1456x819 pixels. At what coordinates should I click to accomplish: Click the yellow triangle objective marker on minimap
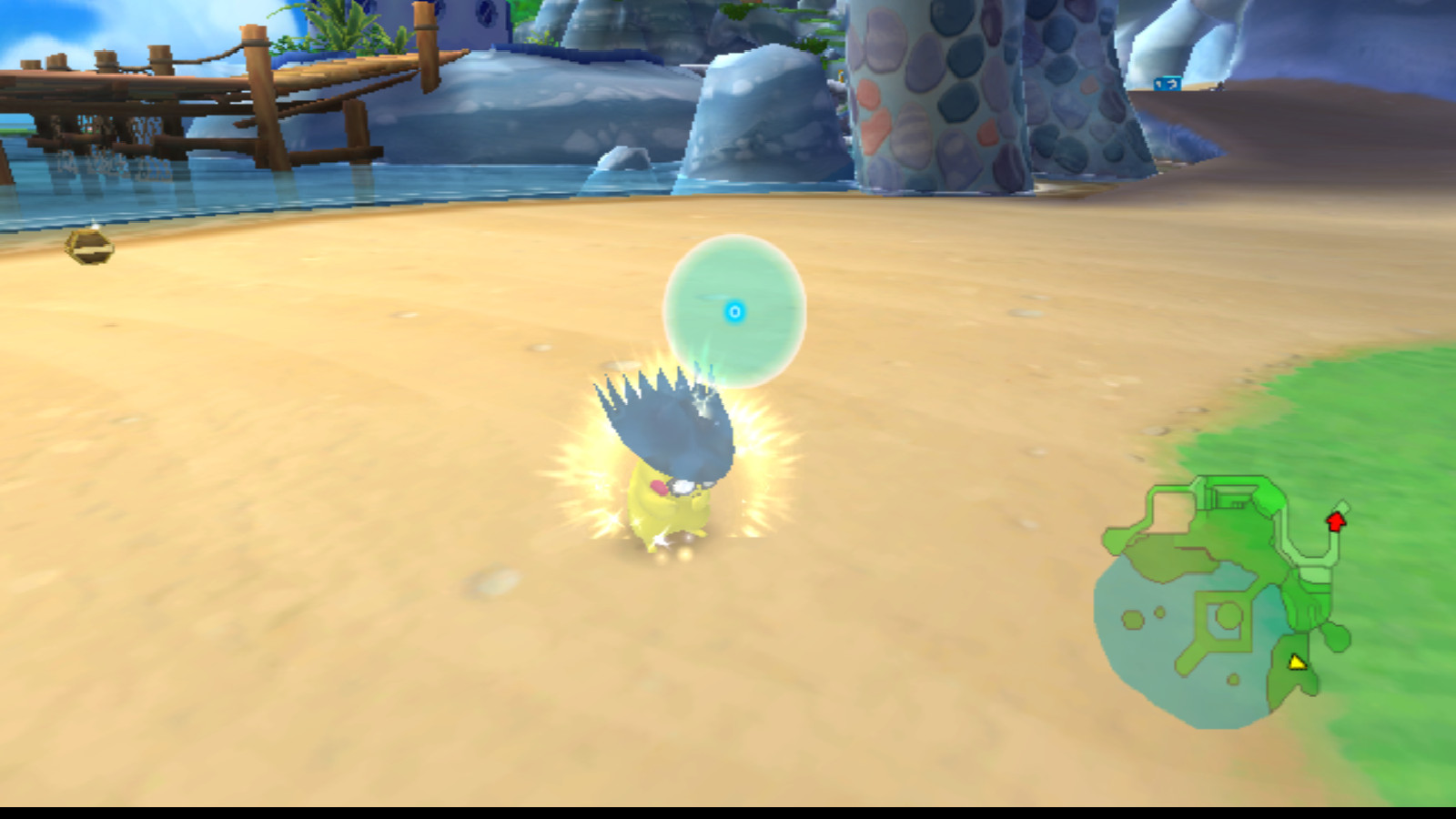(x=1299, y=663)
